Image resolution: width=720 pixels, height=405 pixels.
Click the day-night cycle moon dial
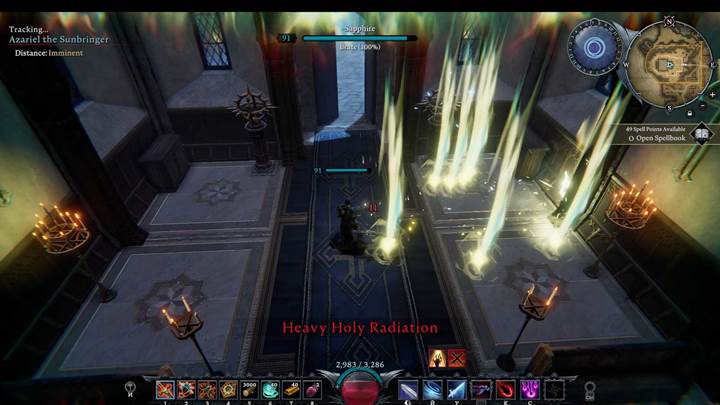coord(594,46)
